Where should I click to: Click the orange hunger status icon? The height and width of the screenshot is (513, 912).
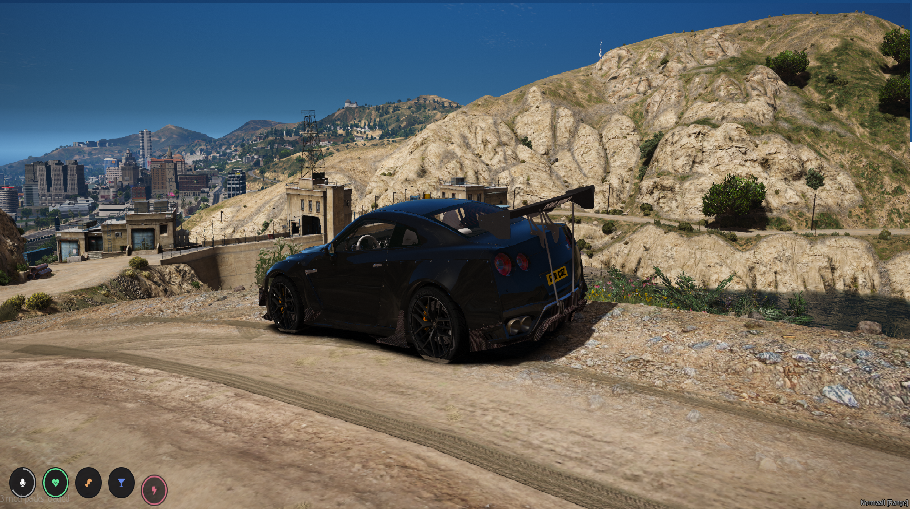88,483
